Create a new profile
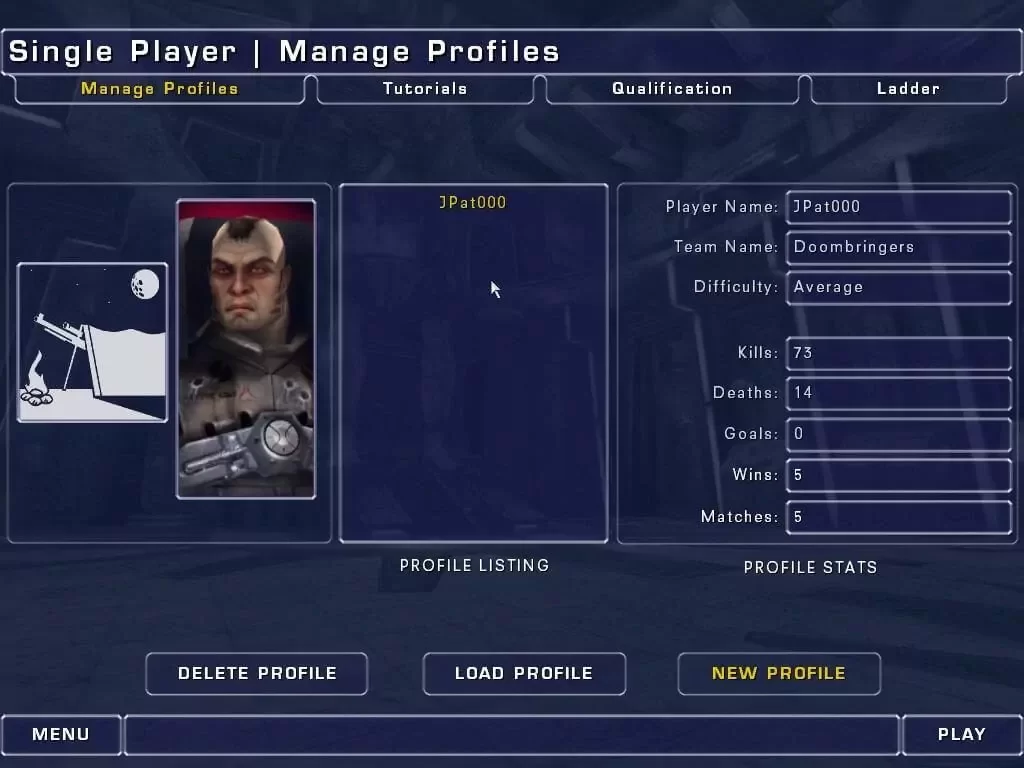Image resolution: width=1024 pixels, height=768 pixels. click(779, 673)
